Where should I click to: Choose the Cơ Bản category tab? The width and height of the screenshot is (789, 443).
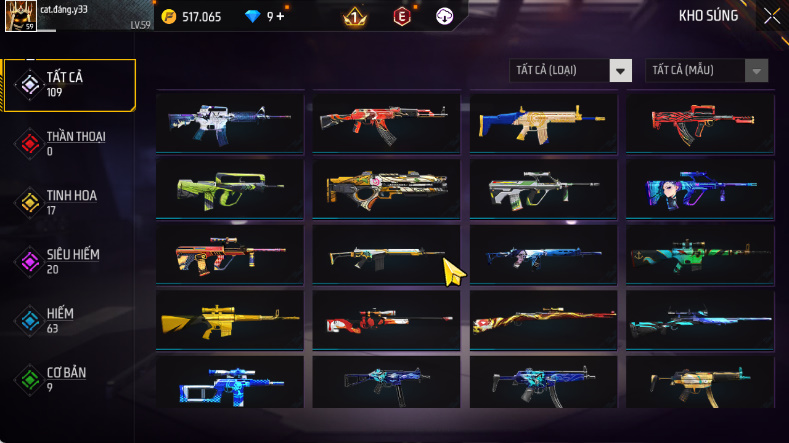[x=70, y=379]
